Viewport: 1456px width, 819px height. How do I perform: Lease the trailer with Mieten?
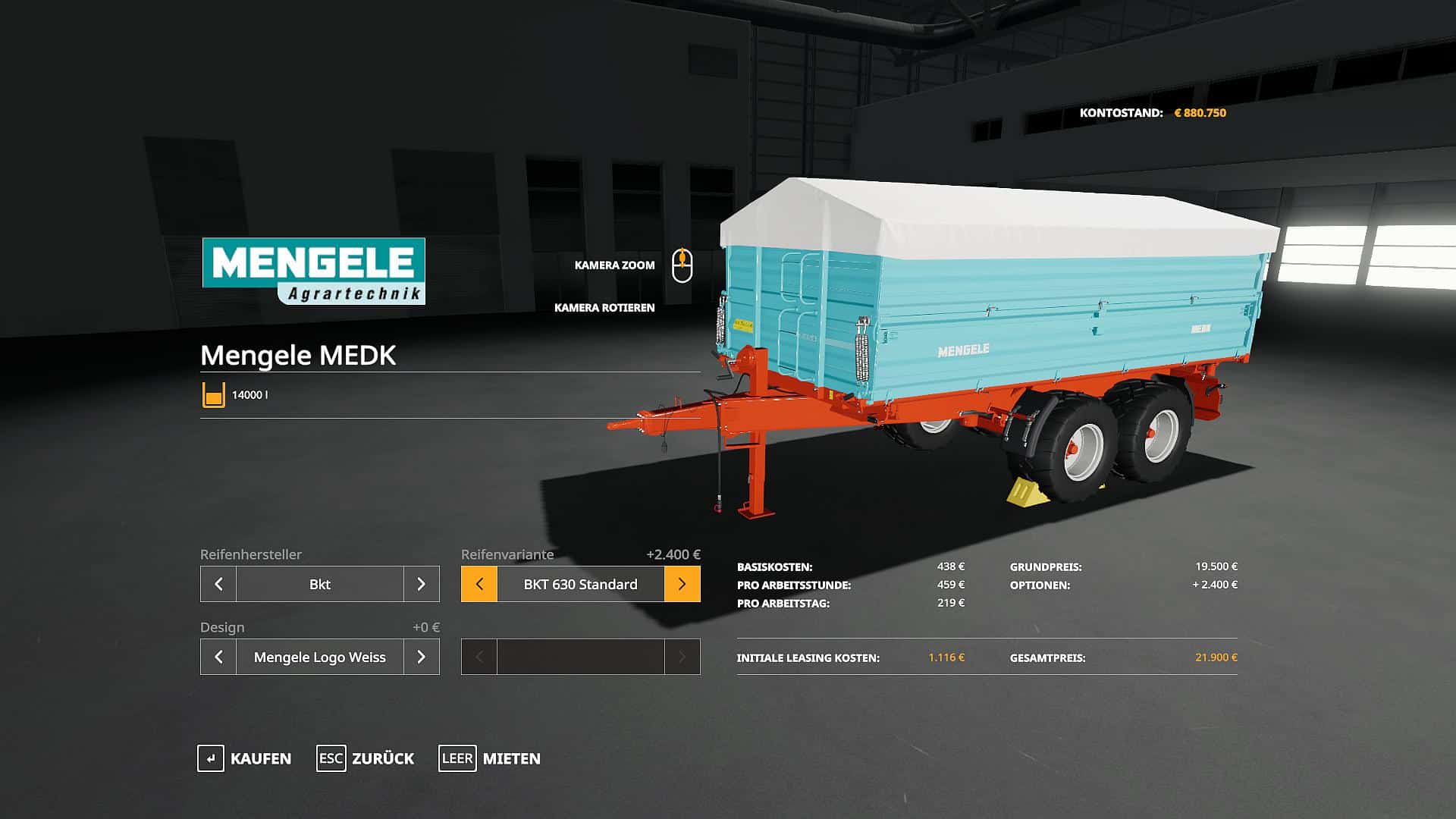(490, 758)
